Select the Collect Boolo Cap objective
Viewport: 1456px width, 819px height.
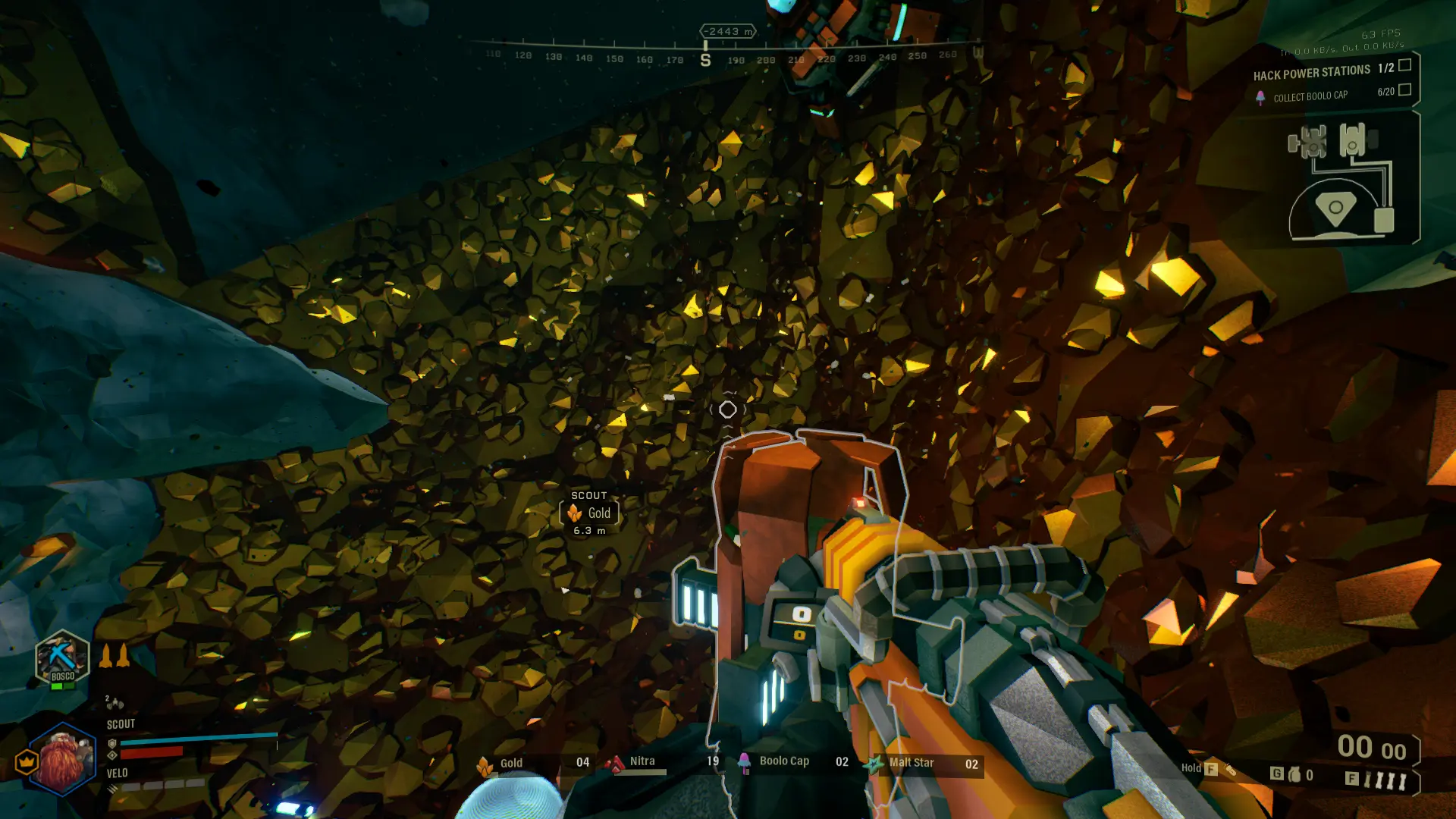[1310, 96]
